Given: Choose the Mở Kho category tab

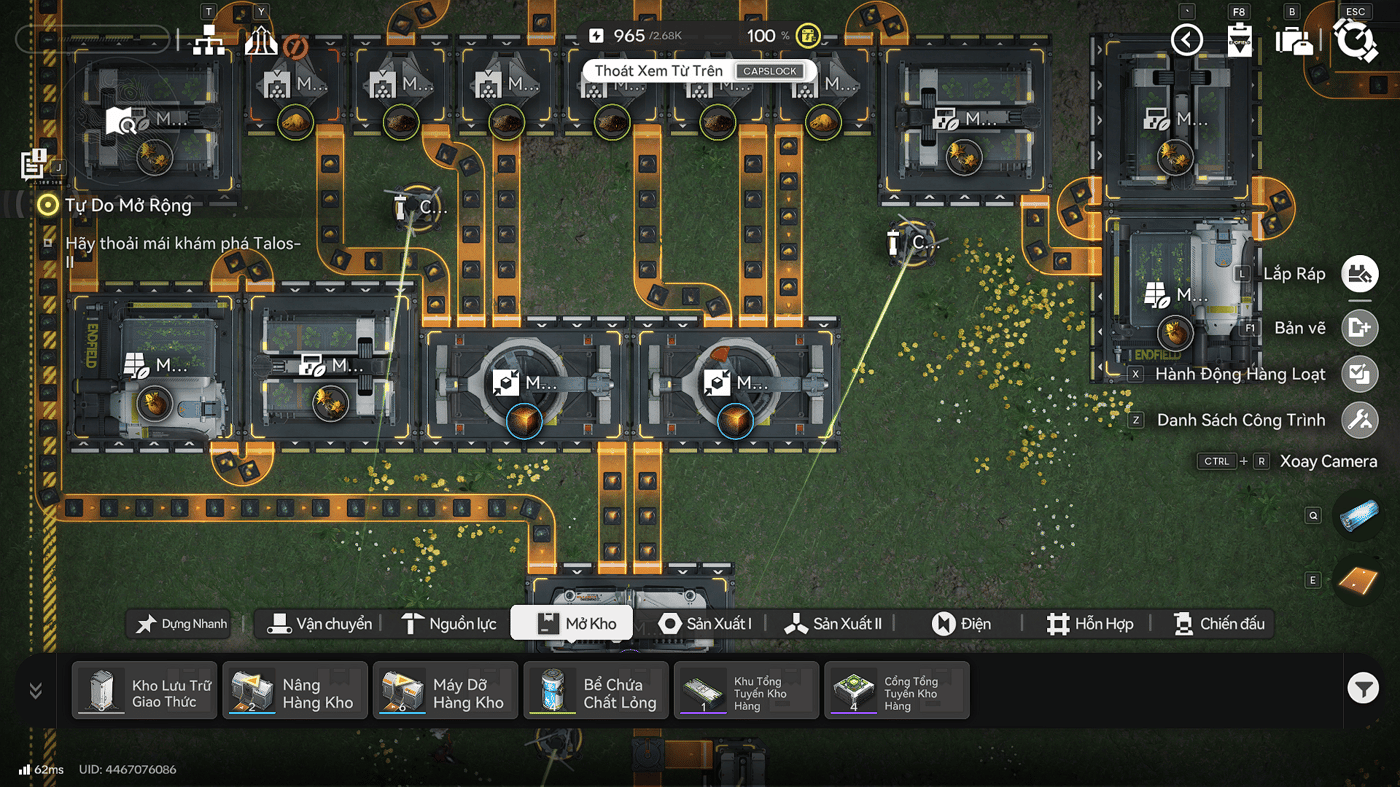Looking at the screenshot, I should [572, 624].
